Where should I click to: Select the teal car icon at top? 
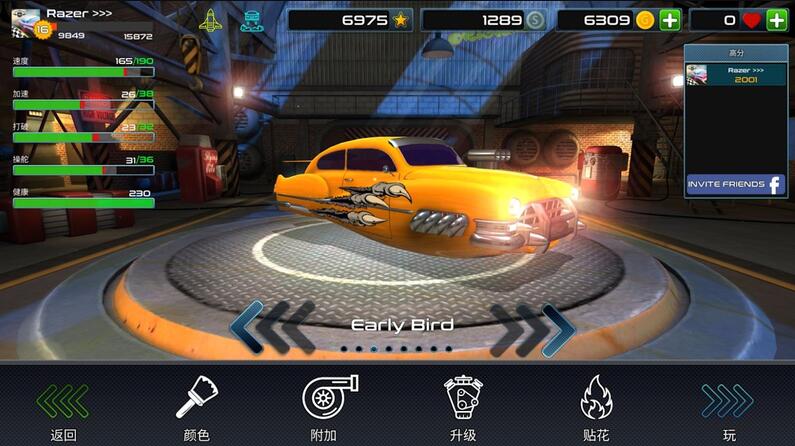[x=252, y=20]
